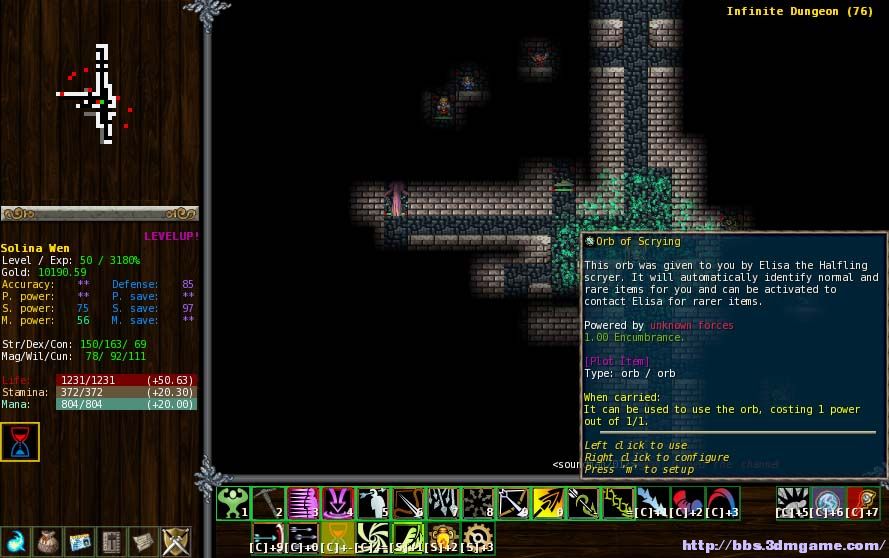889x558 pixels.
Task: Toggle the crossed swords shield icon
Action: (x=176, y=541)
